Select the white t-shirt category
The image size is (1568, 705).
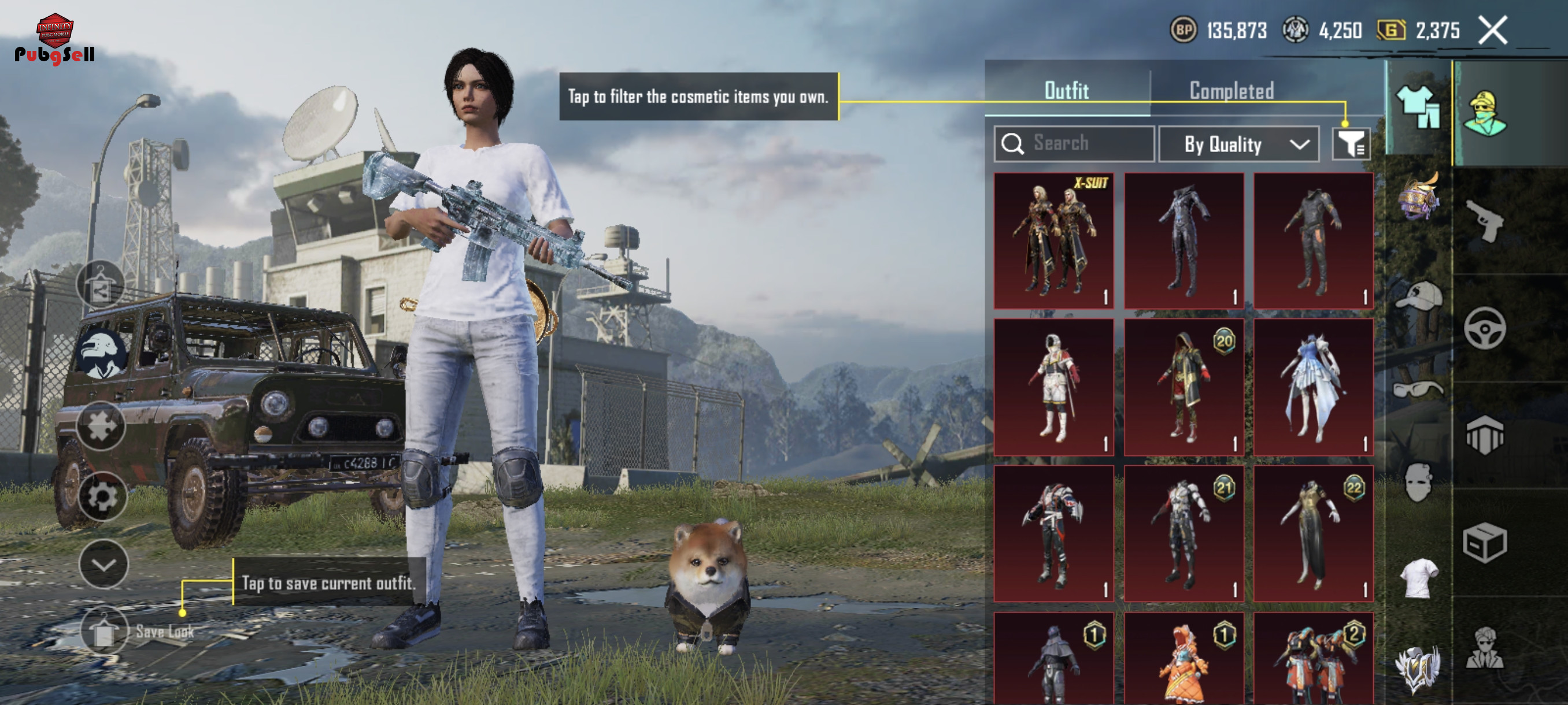click(1419, 578)
